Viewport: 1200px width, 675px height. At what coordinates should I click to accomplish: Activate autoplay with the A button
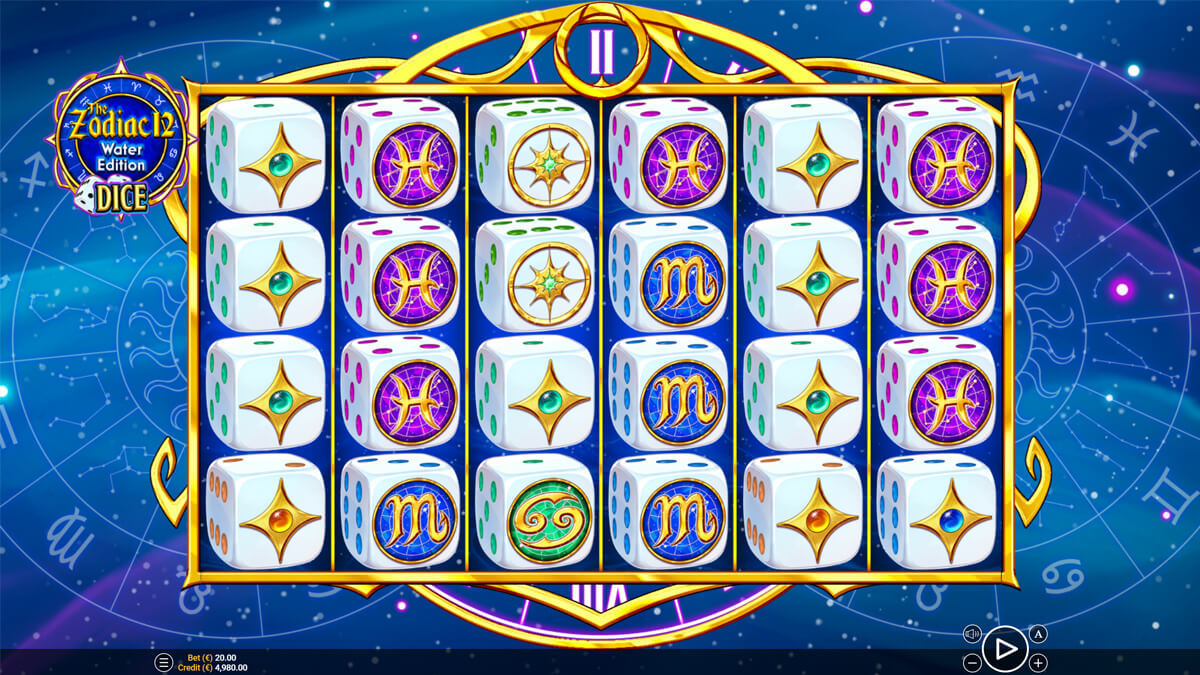pos(1038,634)
